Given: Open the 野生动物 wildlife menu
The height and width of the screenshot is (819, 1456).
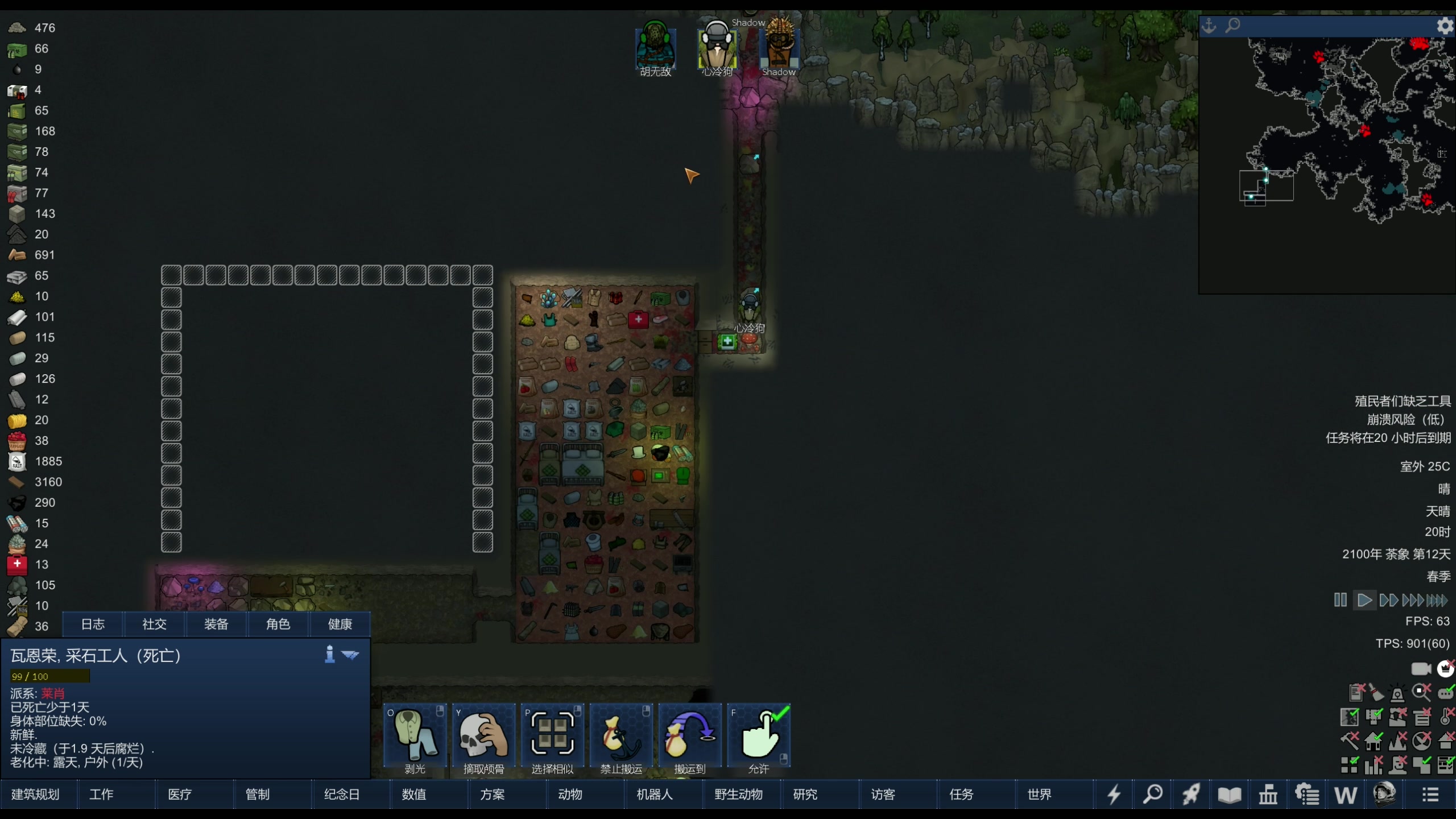Looking at the screenshot, I should click(x=738, y=794).
